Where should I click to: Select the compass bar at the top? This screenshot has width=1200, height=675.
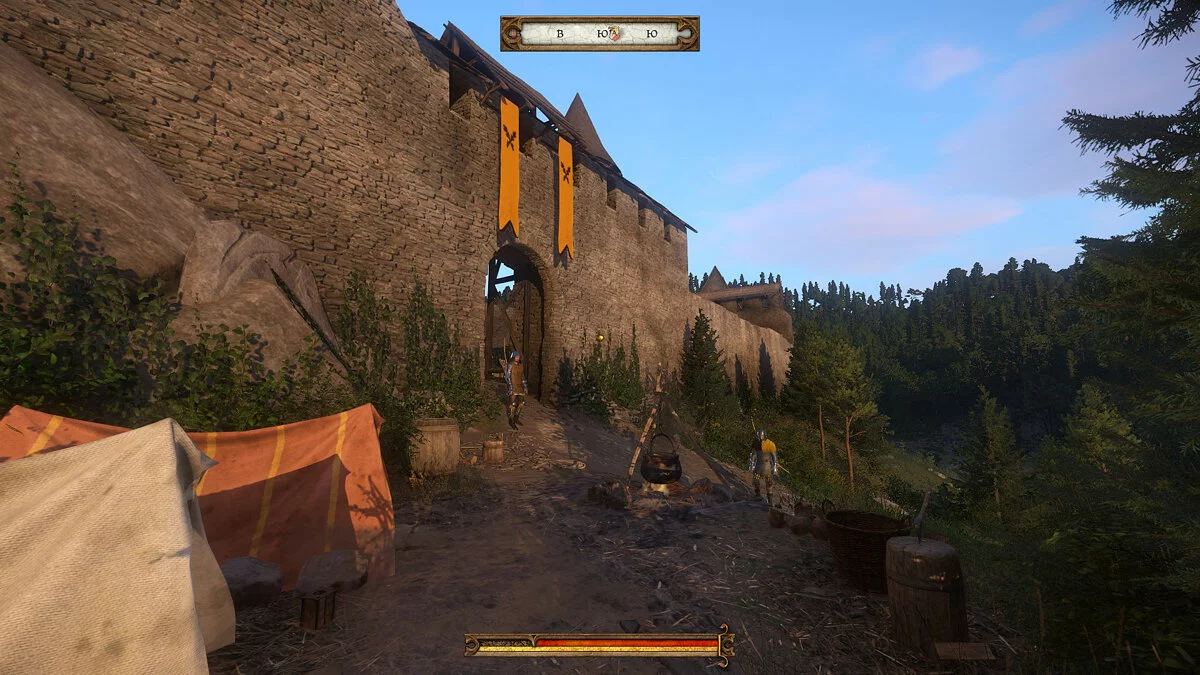599,33
